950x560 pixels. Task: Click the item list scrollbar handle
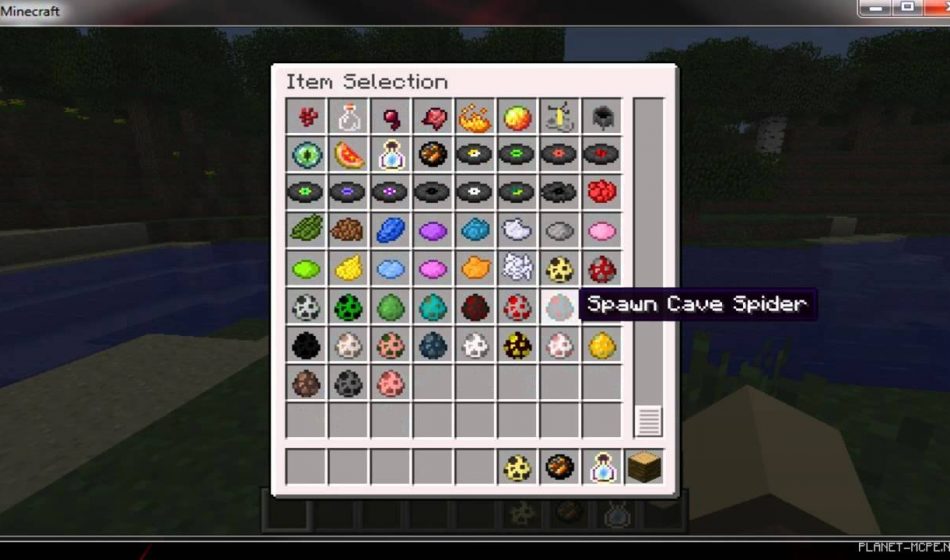click(648, 421)
